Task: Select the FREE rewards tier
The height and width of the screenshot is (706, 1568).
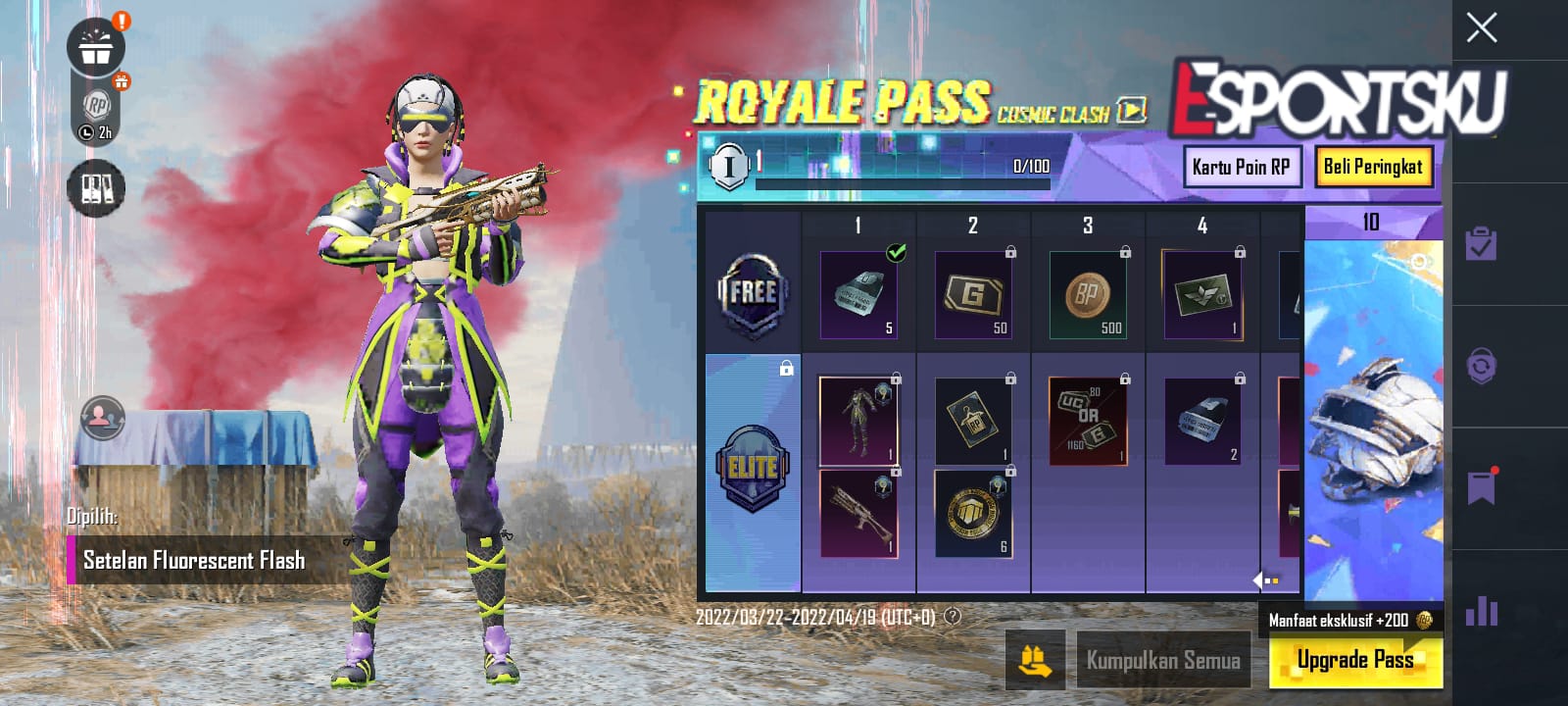Action: tap(755, 289)
